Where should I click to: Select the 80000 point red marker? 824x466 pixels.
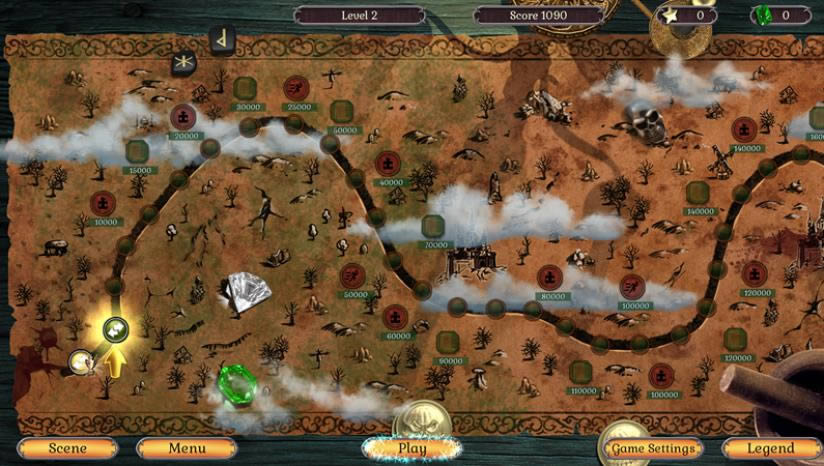tap(549, 277)
